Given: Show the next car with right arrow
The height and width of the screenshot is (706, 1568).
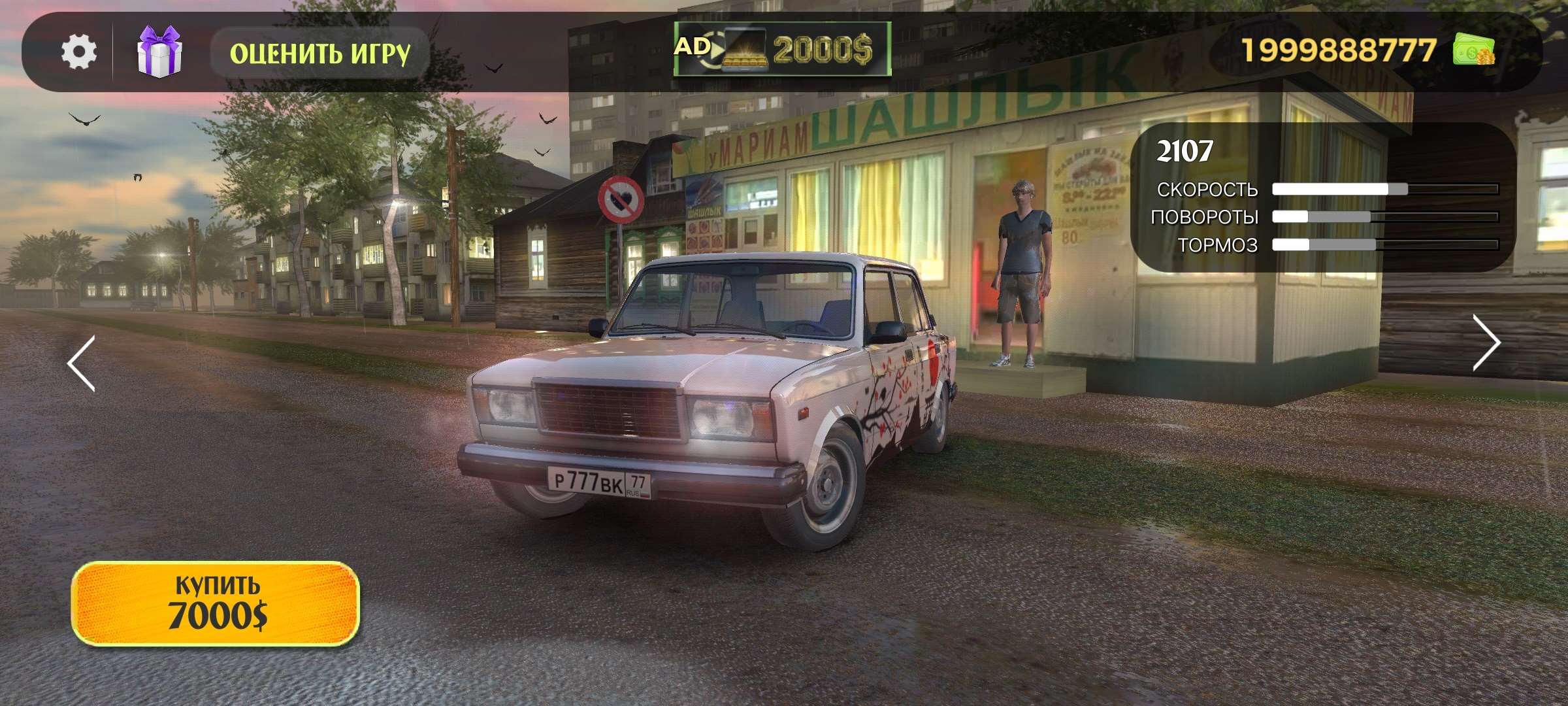Looking at the screenshot, I should (x=1486, y=343).
